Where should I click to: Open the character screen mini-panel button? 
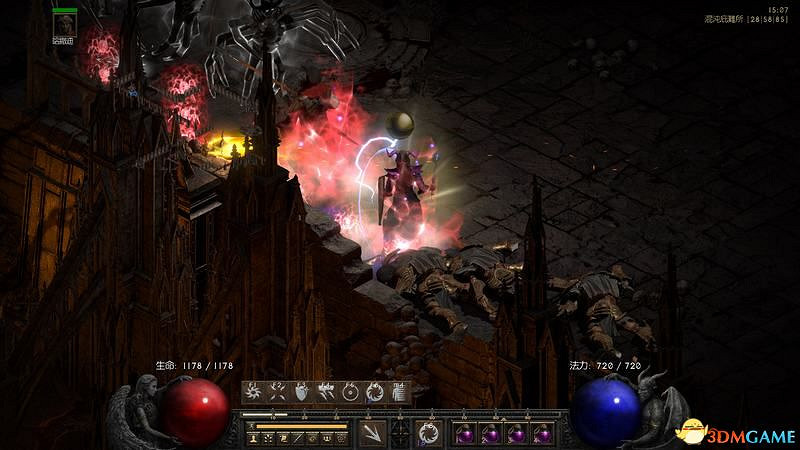pyautogui.click(x=253, y=438)
